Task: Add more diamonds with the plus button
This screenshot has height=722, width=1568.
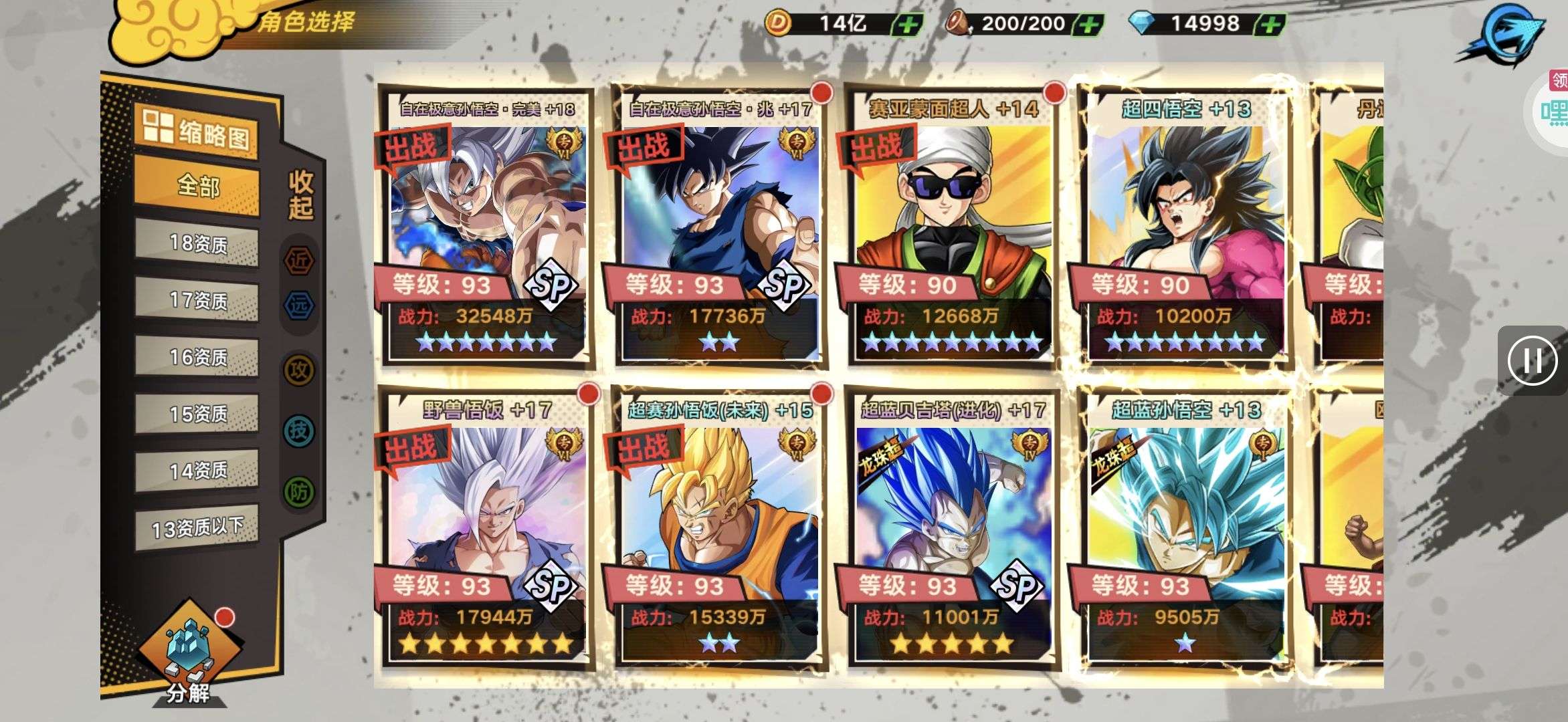Action: click(1270, 25)
